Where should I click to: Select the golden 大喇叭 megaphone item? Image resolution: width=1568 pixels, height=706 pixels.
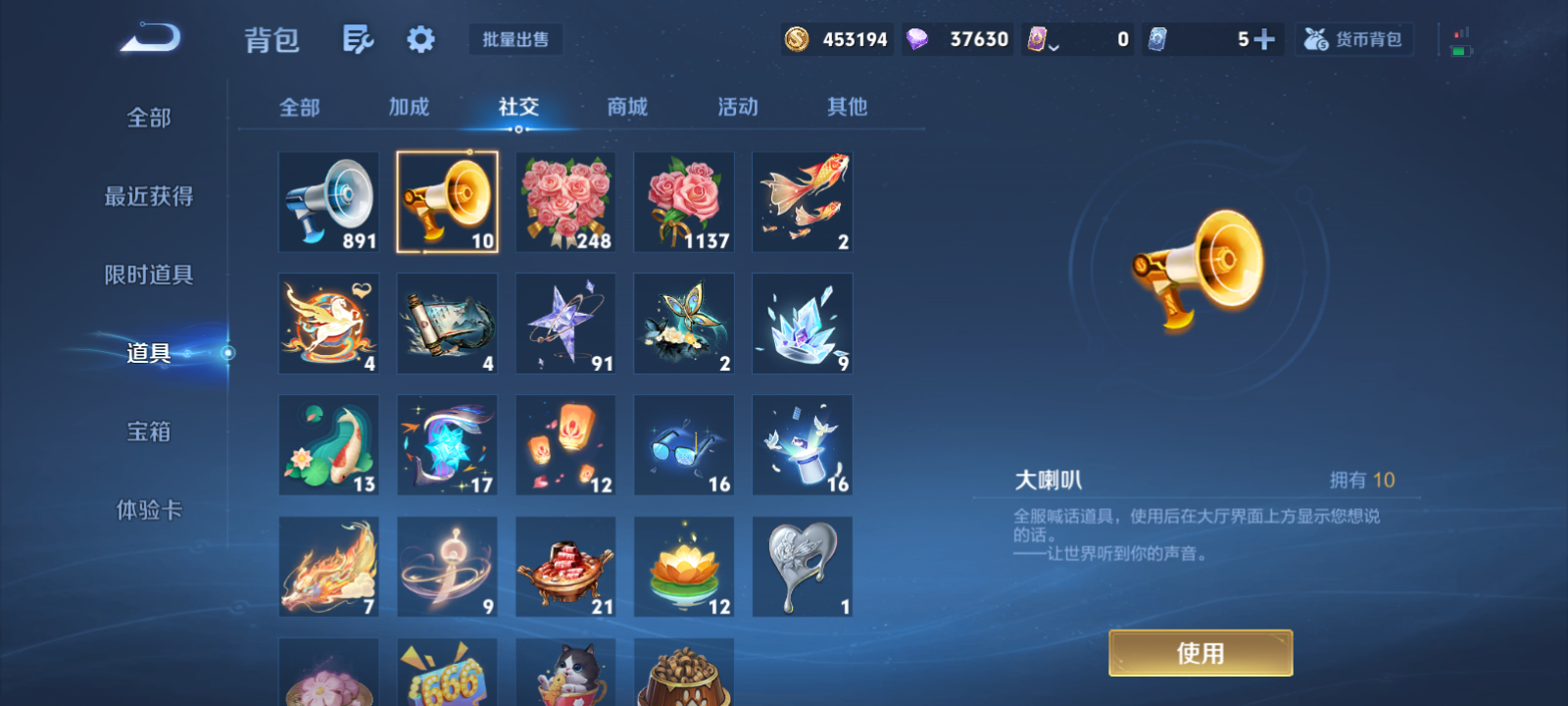point(447,201)
